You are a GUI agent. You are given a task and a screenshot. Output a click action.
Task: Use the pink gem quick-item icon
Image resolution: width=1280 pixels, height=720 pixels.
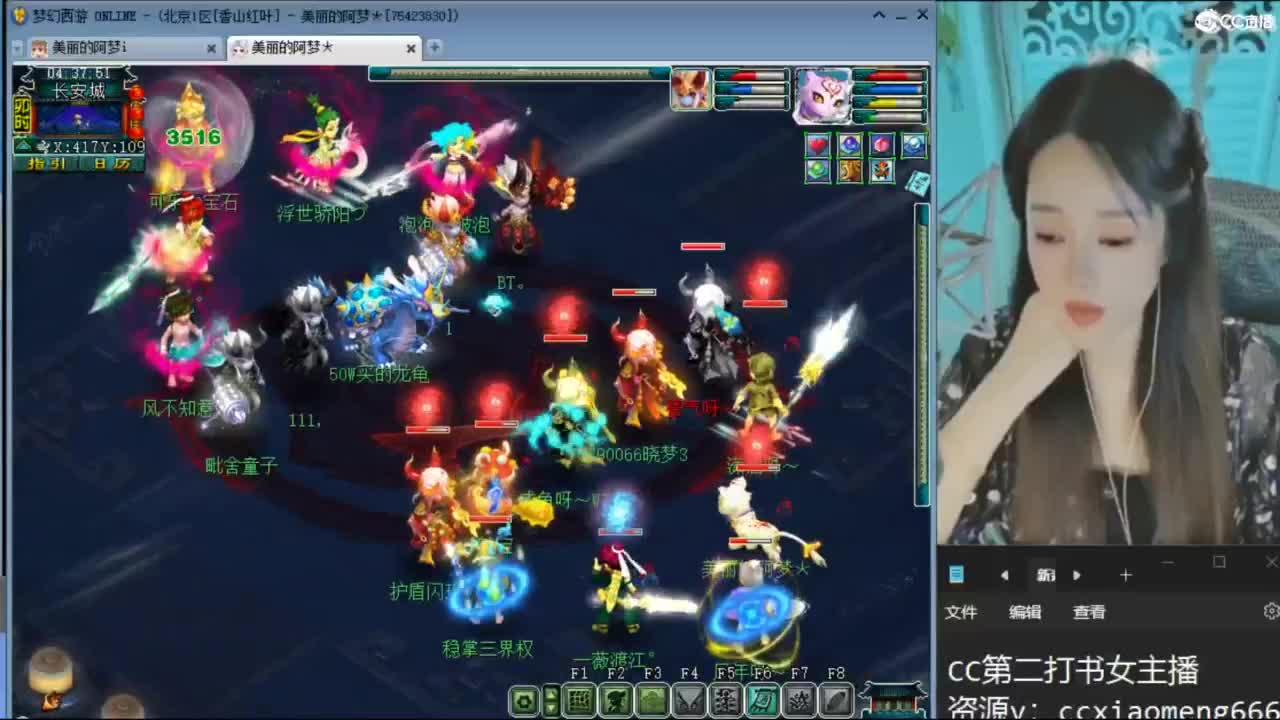[x=881, y=145]
